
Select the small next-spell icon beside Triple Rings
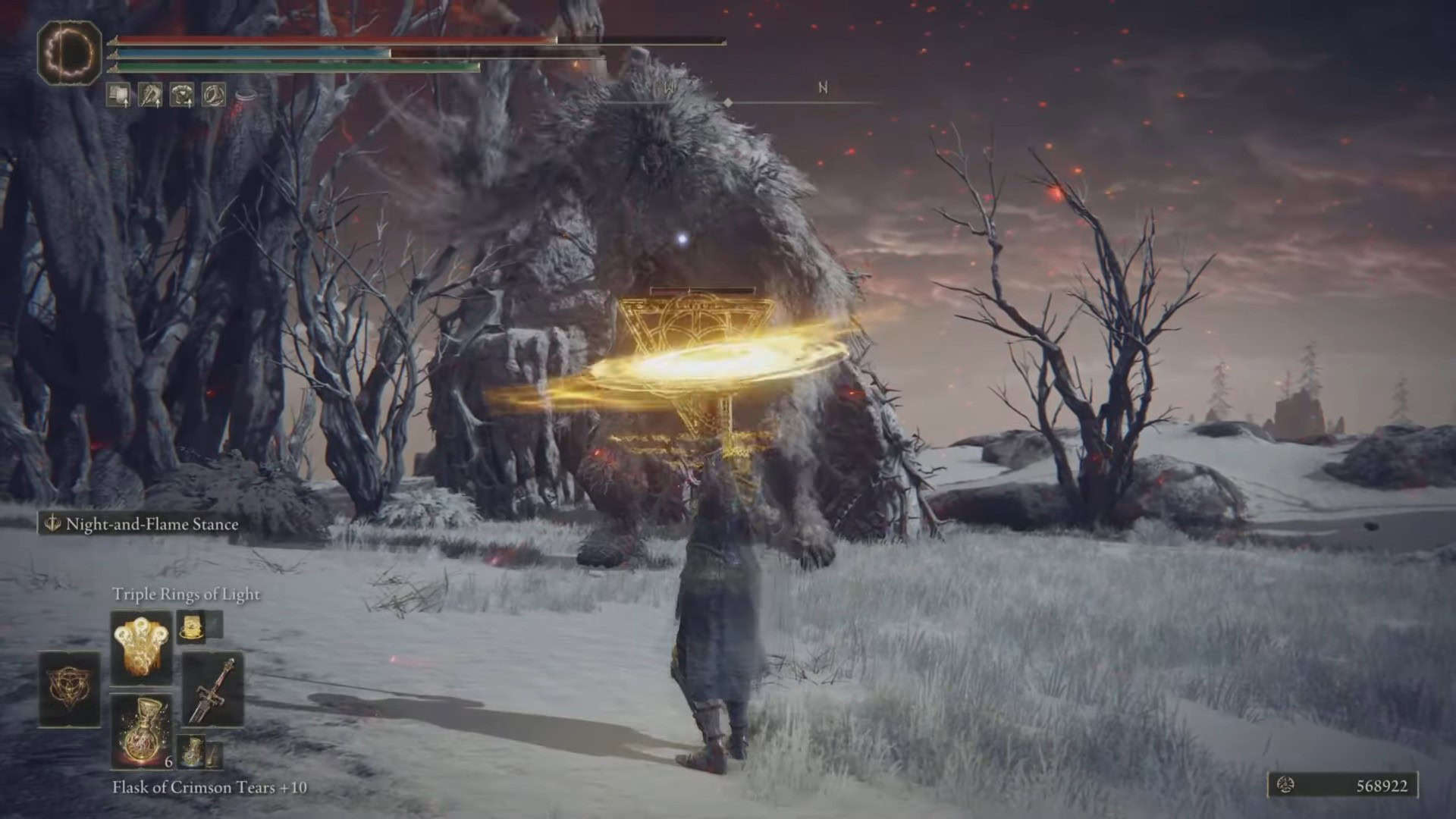(x=188, y=626)
